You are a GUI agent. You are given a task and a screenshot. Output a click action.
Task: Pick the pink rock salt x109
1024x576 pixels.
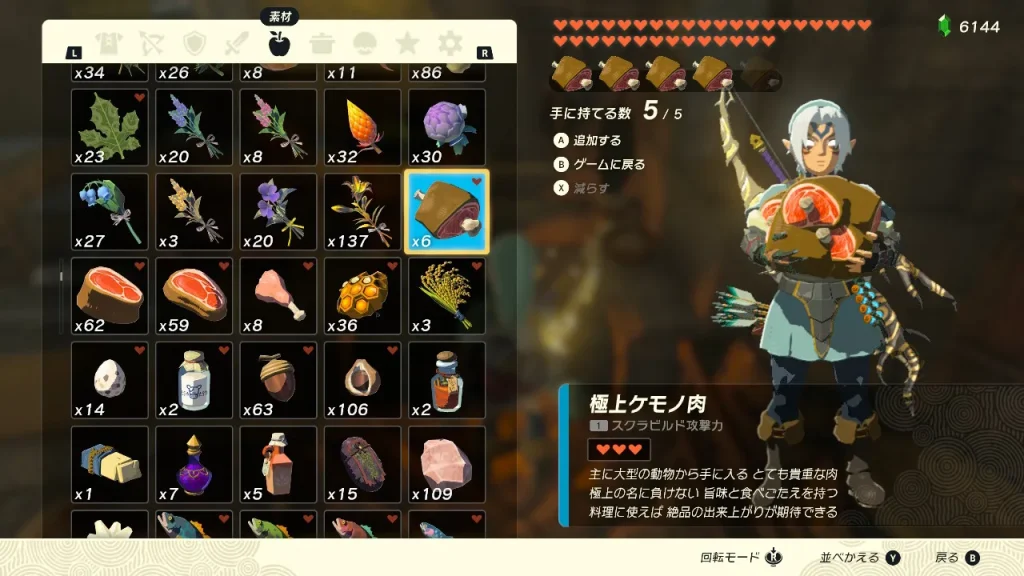click(x=446, y=463)
